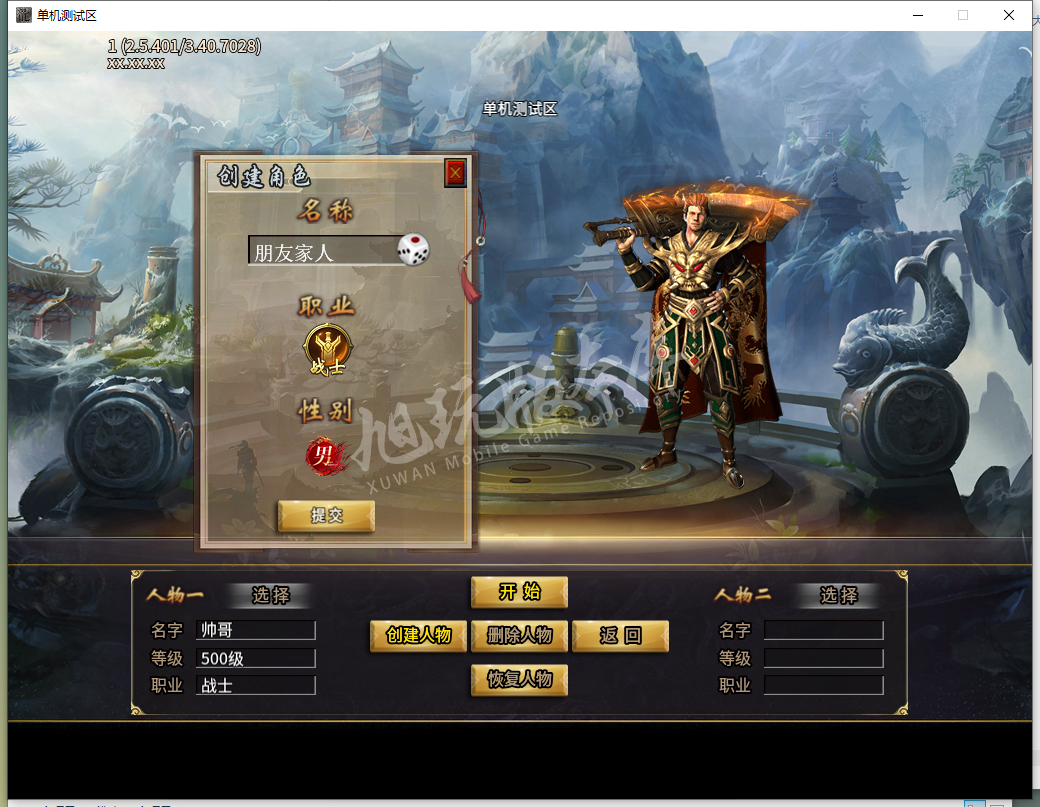This screenshot has width=1040, height=807.
Task: Close the game window
Action: [1009, 15]
